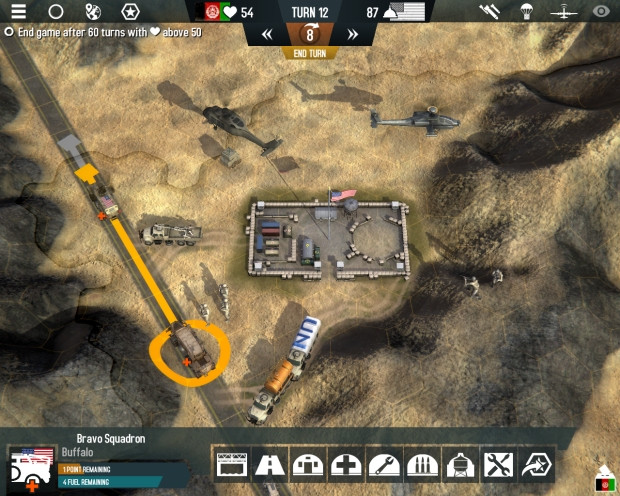Select the airplane air support icon
This screenshot has height=496, width=620.
pyautogui.click(x=563, y=12)
